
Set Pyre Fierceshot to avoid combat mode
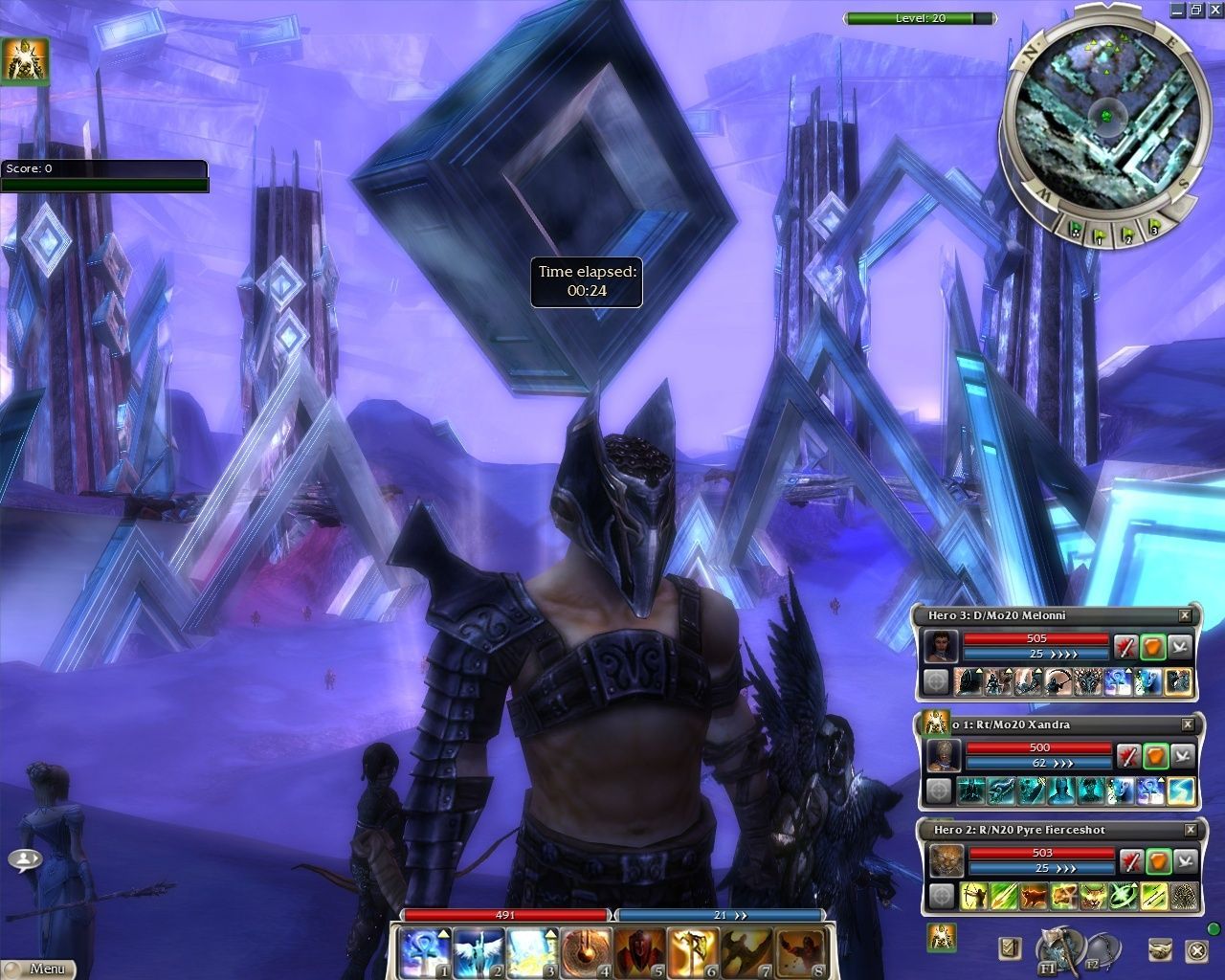[1185, 861]
